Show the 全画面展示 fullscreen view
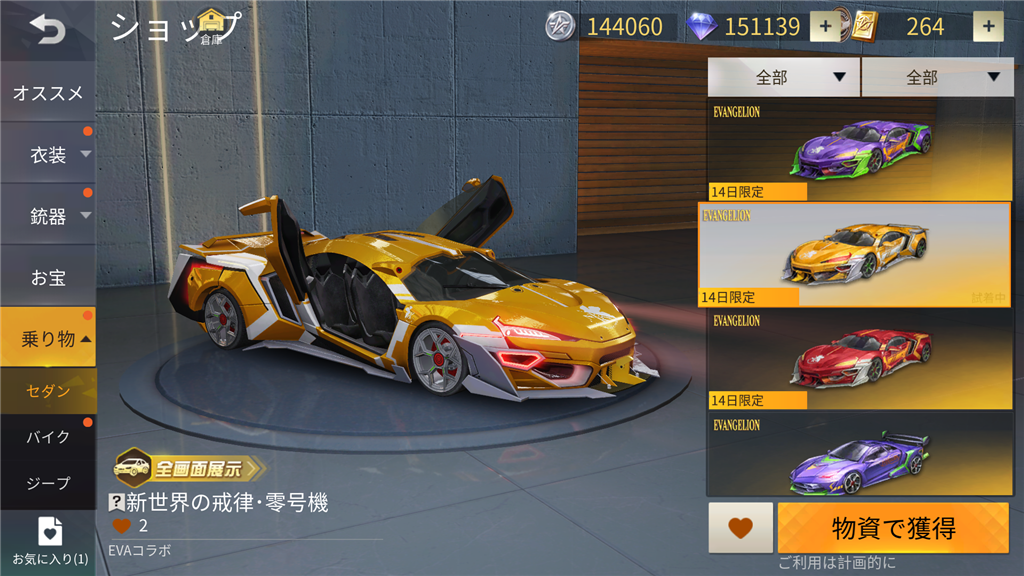The height and width of the screenshot is (576, 1024). click(x=190, y=467)
